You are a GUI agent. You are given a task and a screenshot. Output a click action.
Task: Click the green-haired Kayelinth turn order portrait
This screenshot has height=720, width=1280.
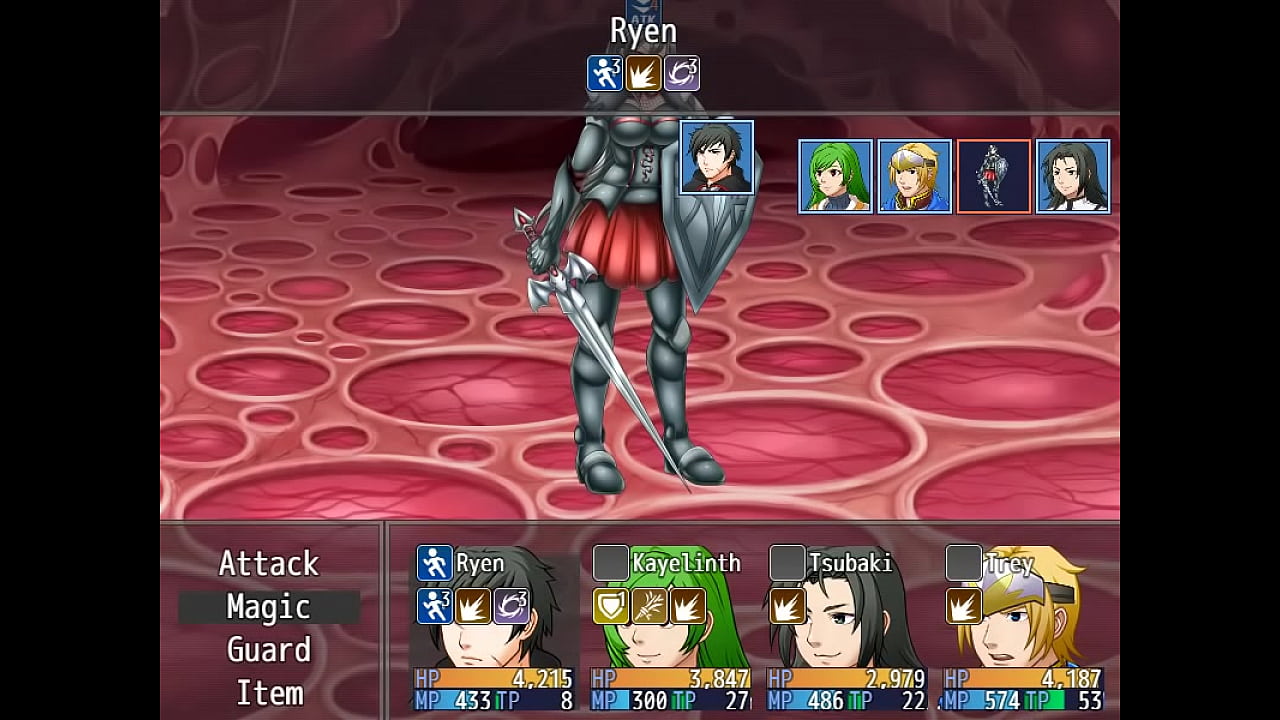point(835,176)
